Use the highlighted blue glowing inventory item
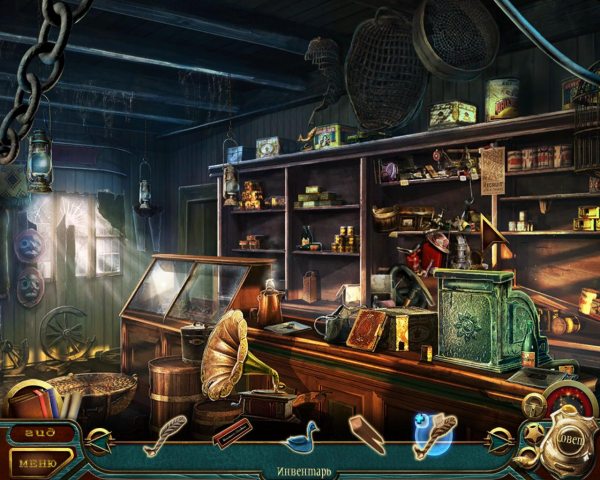Screen dimensions: 600x480 pos(433,434)
